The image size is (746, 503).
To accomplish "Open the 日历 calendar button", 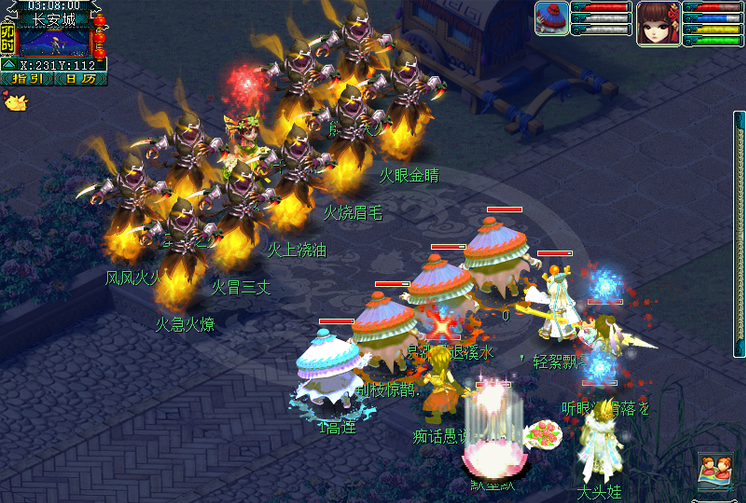I will pyautogui.click(x=81, y=77).
